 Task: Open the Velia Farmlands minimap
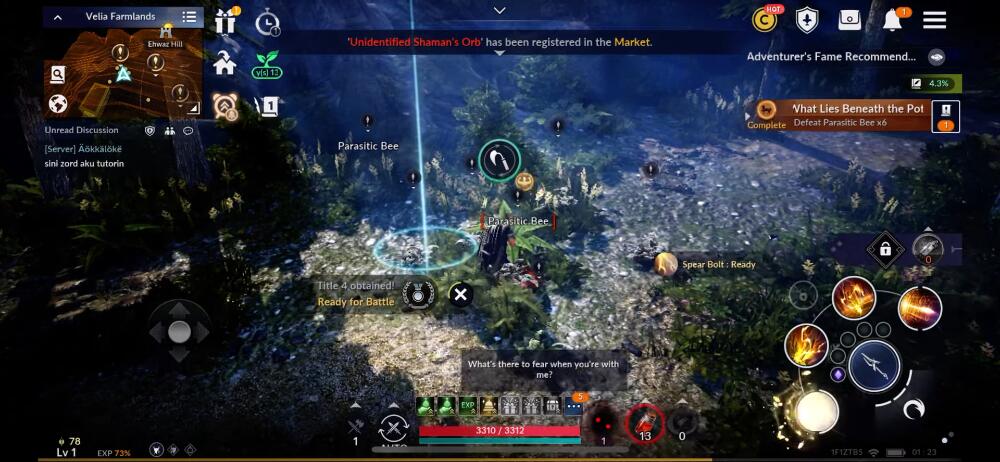point(123,70)
